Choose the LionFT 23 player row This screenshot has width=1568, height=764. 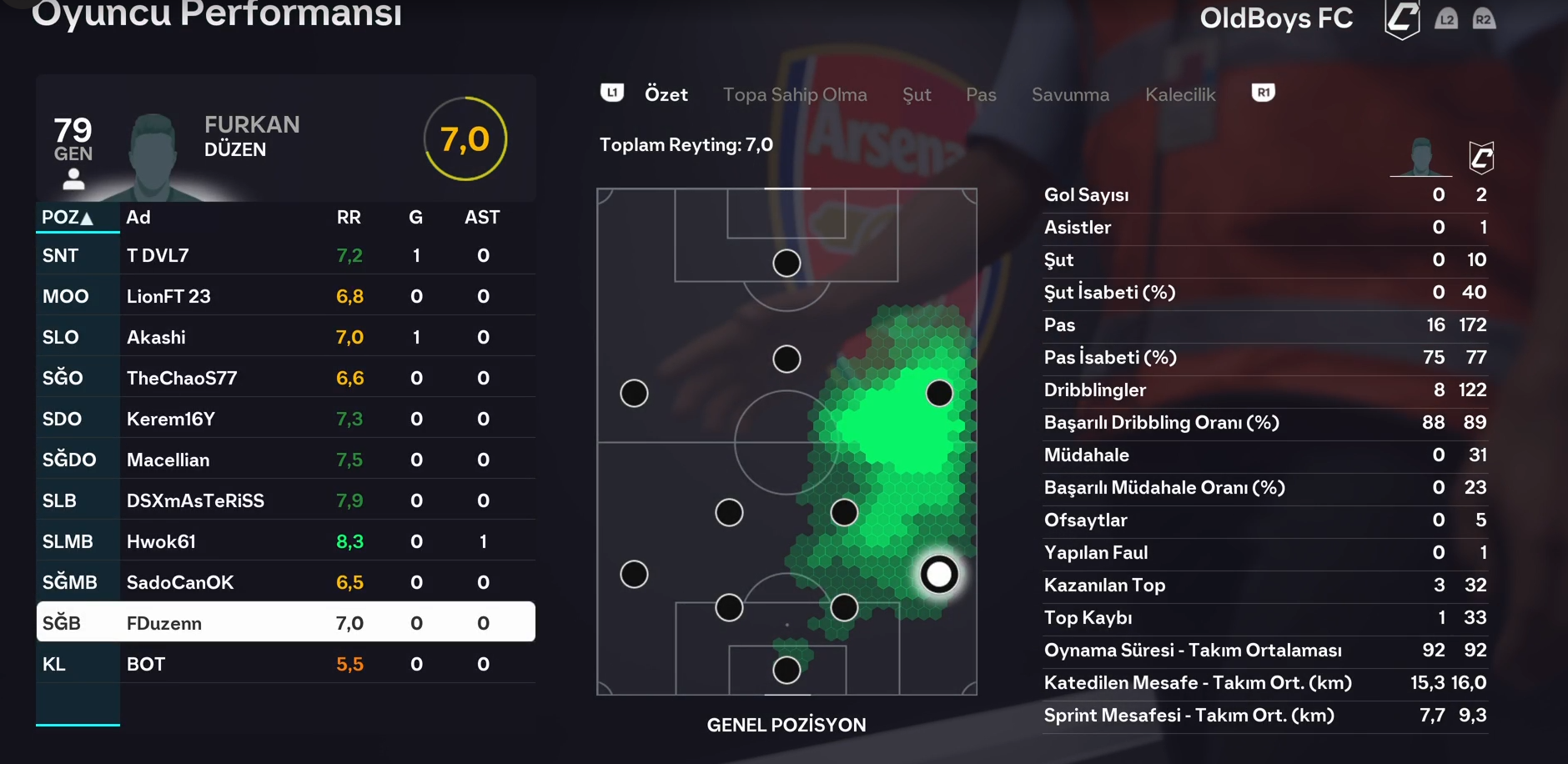(285, 297)
